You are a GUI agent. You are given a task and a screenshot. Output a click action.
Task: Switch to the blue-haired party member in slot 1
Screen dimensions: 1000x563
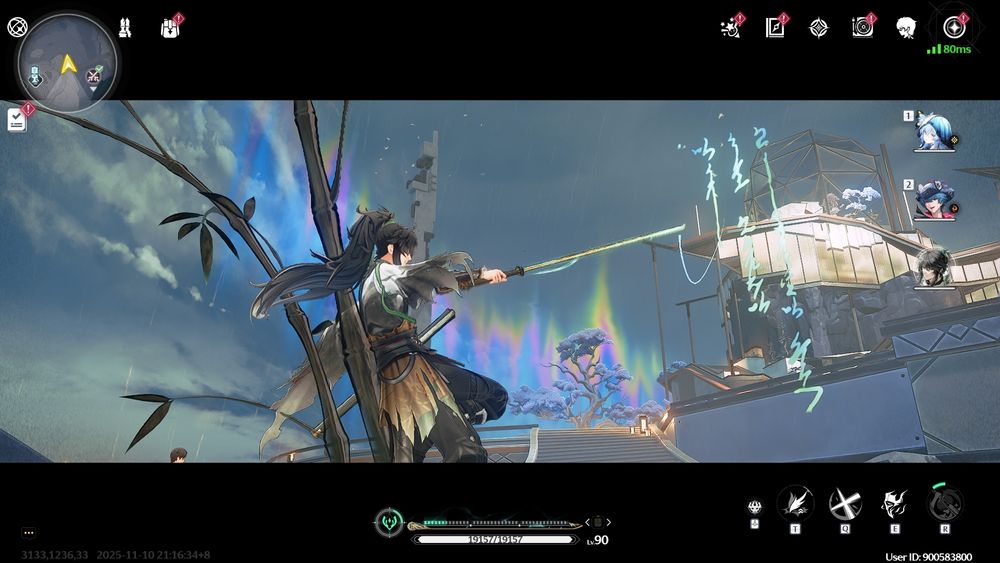[934, 132]
